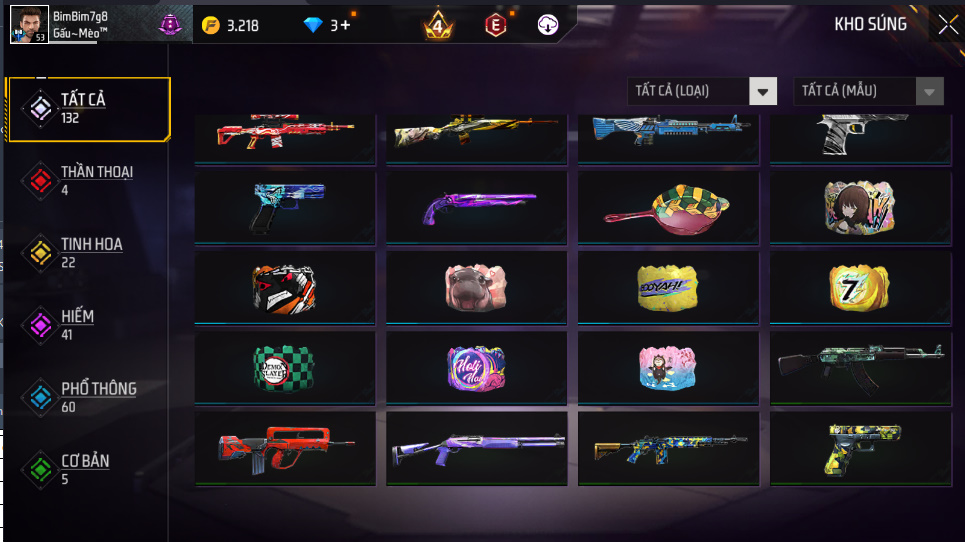Choose the Booyah yellow gloo wall skin

click(x=668, y=287)
